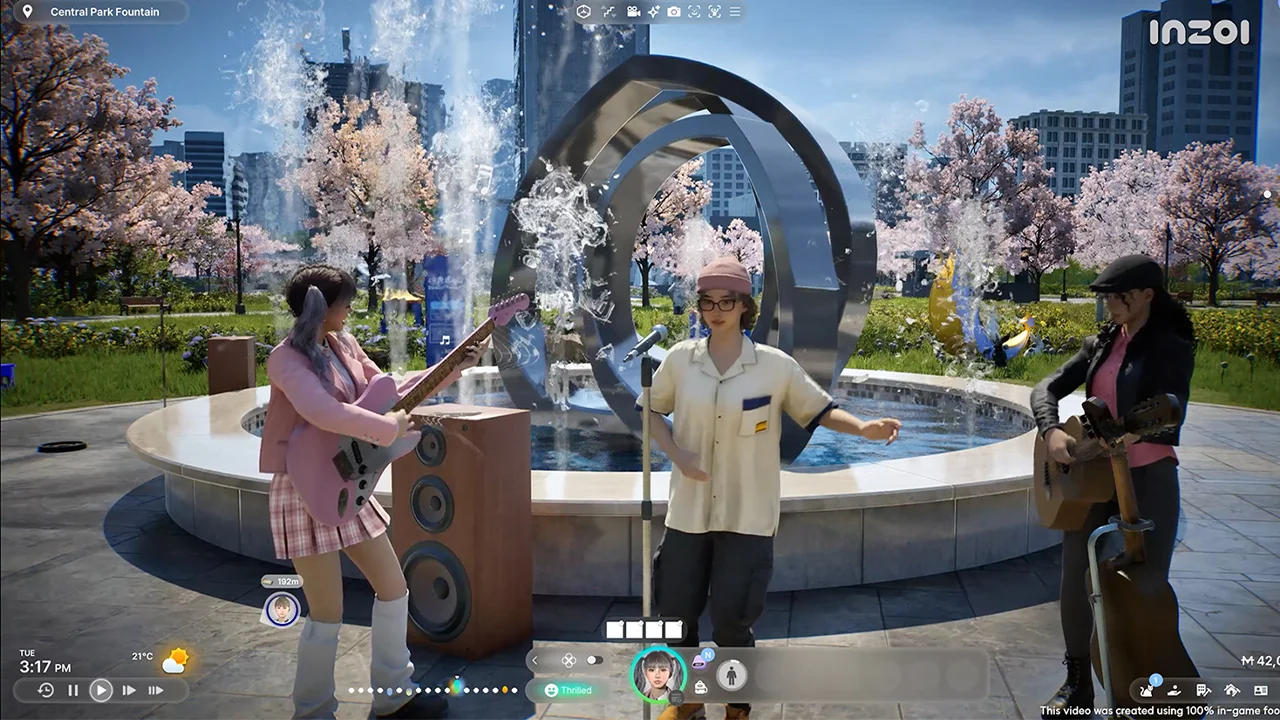Open the hamburger main menu

click(735, 11)
